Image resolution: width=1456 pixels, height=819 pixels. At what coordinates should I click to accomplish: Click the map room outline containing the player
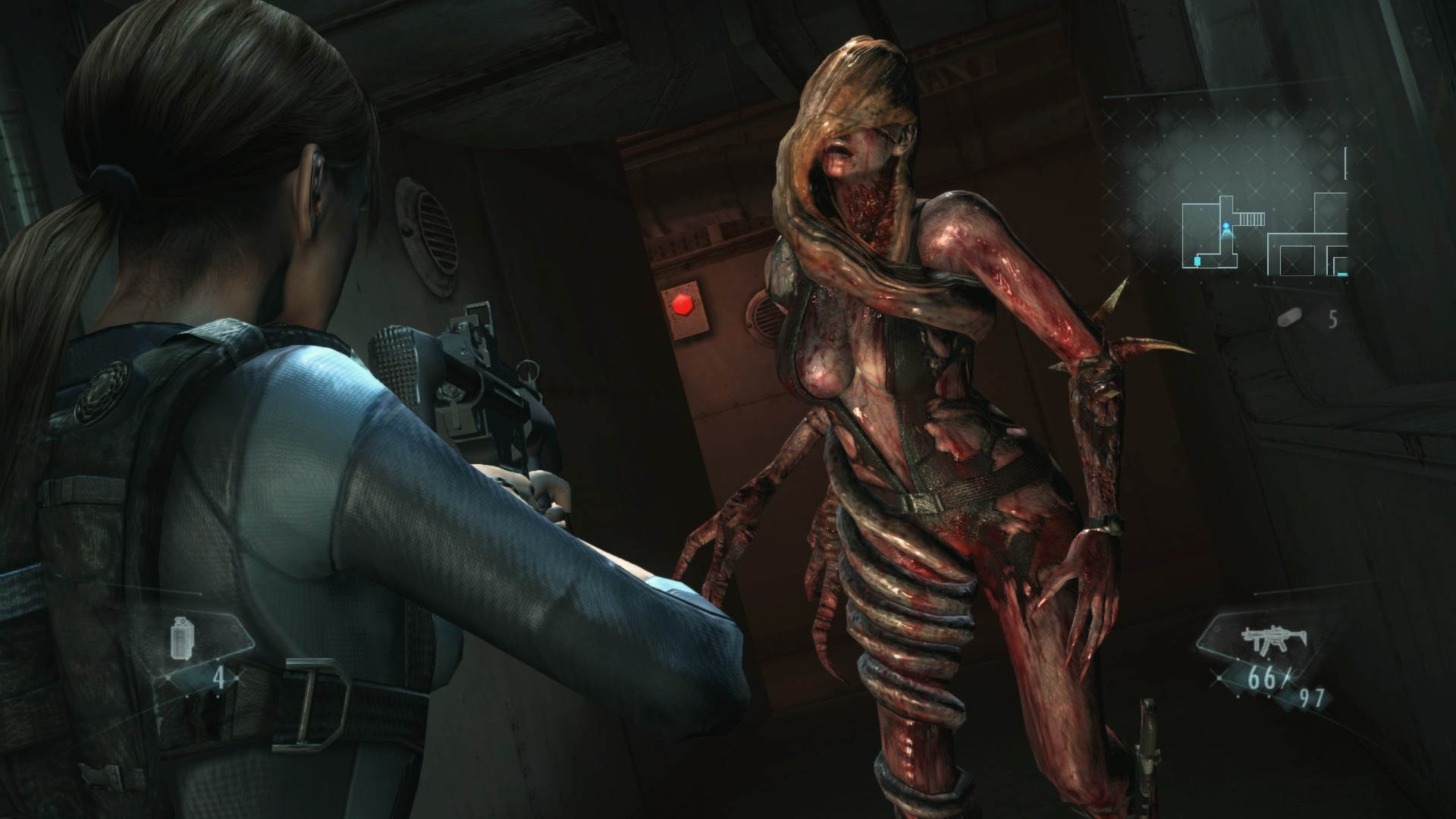pos(1200,234)
